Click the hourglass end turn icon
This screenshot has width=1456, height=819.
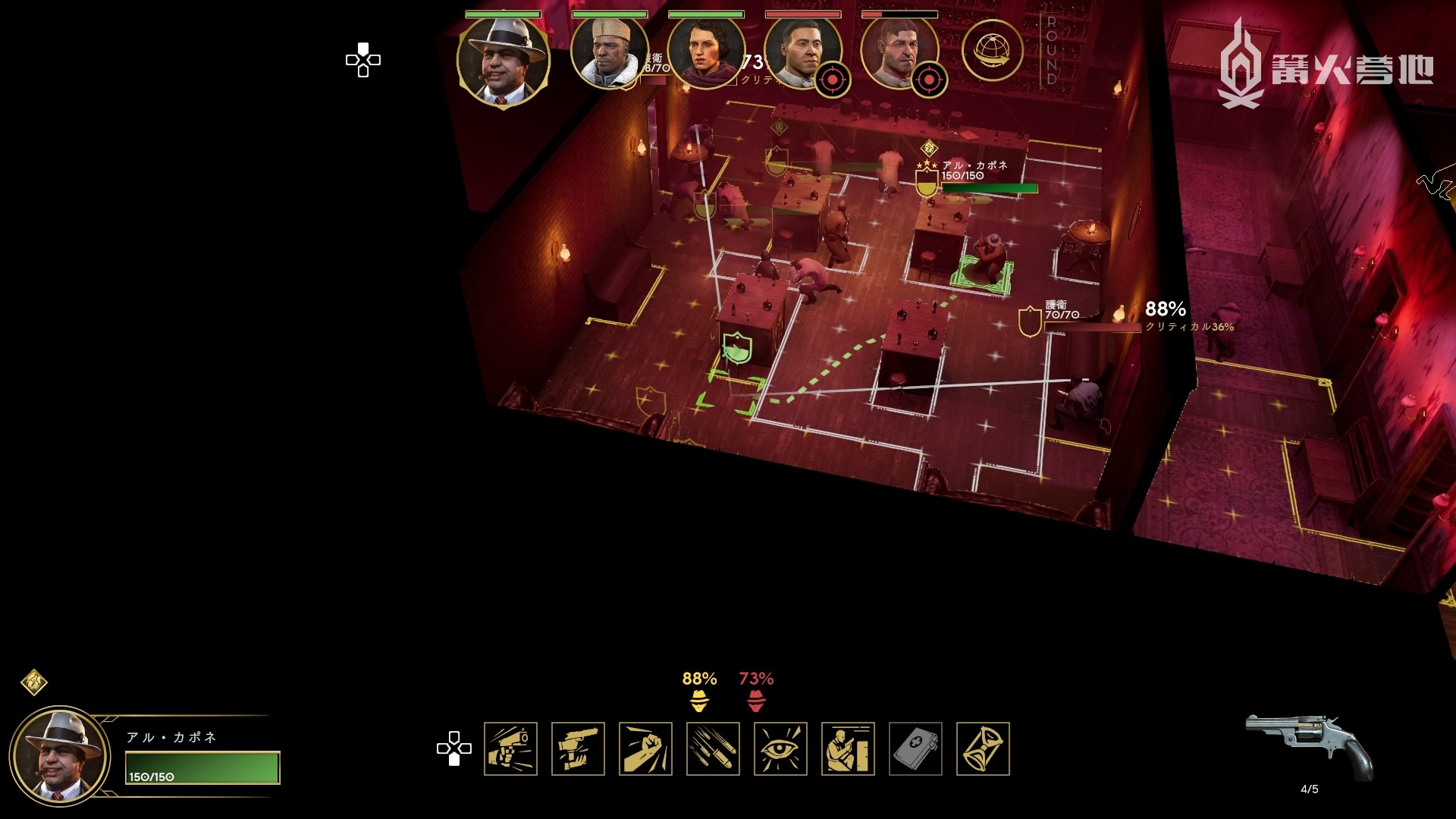(983, 748)
